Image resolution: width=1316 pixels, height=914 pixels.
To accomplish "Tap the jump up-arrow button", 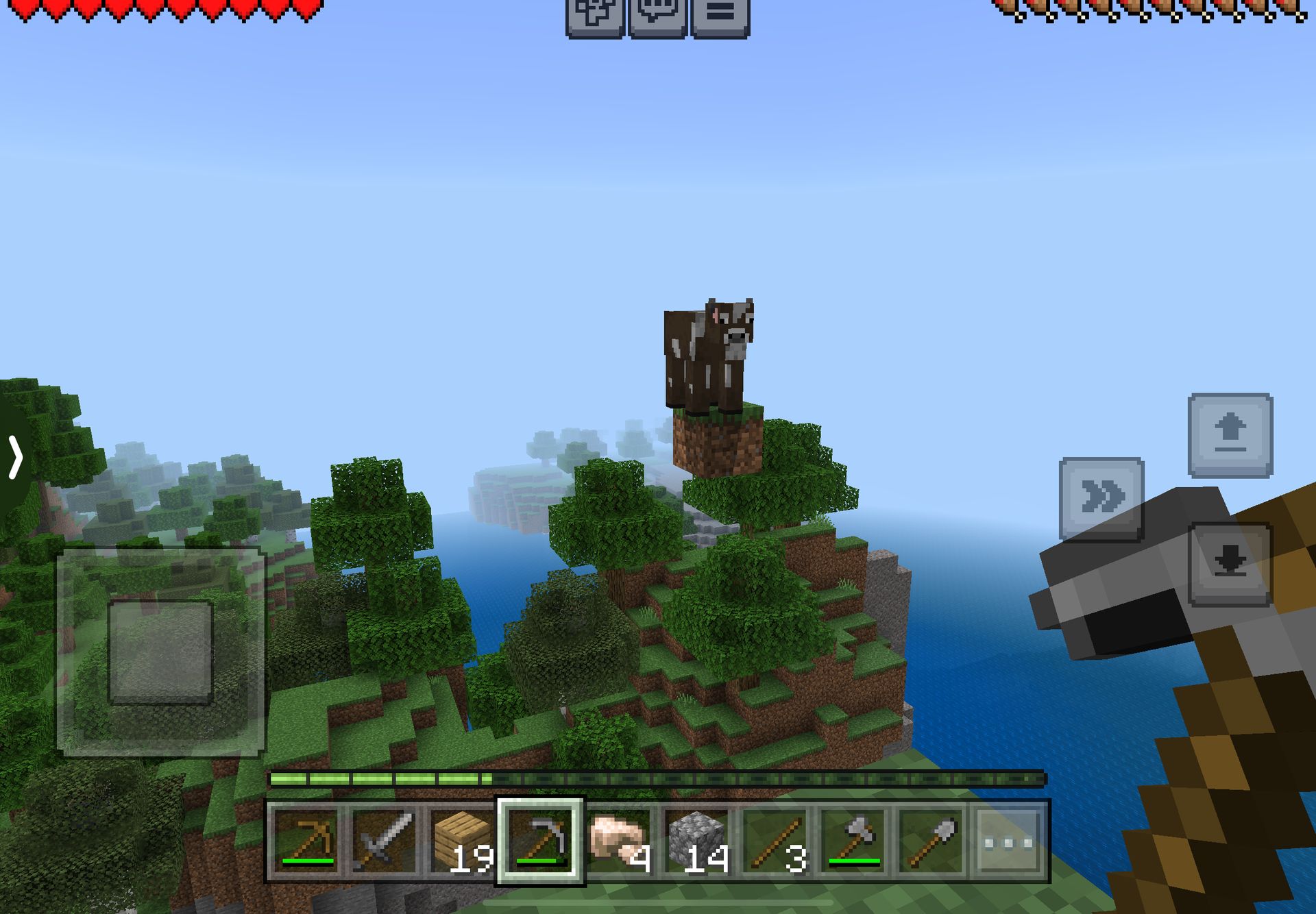I will pyautogui.click(x=1230, y=435).
